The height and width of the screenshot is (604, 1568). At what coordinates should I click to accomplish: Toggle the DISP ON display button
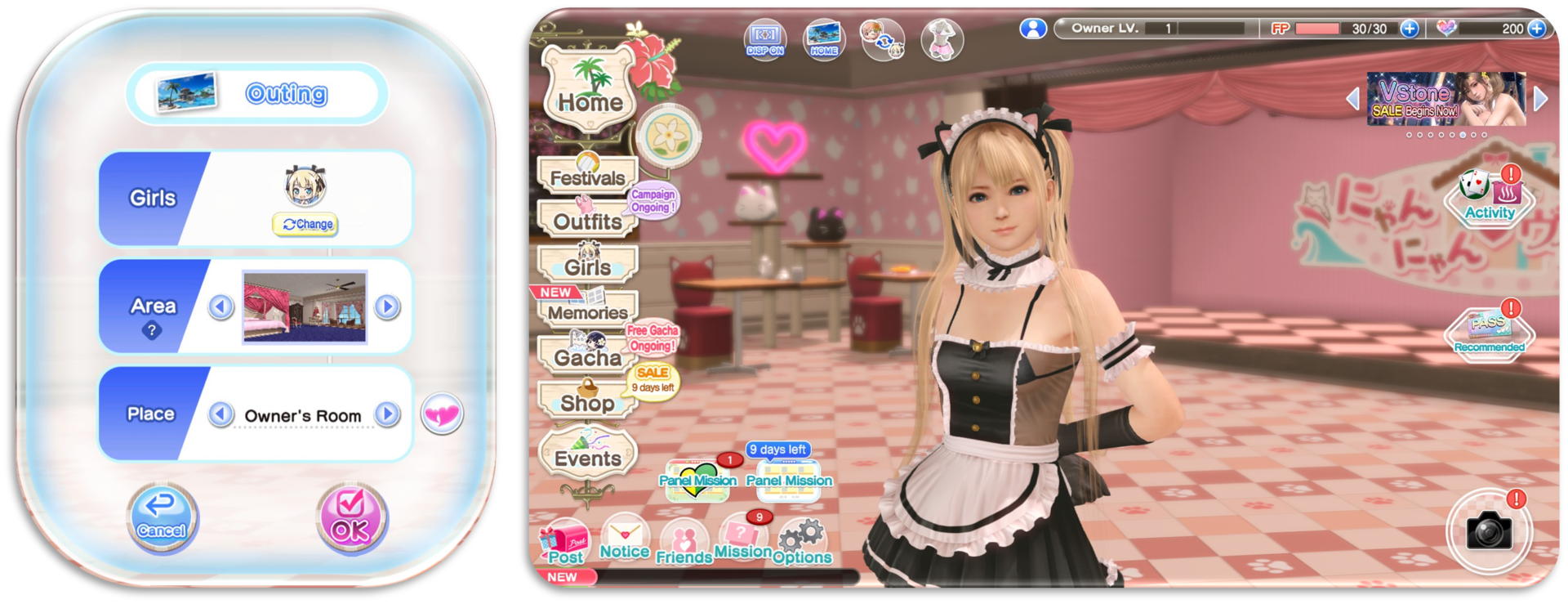(x=764, y=38)
